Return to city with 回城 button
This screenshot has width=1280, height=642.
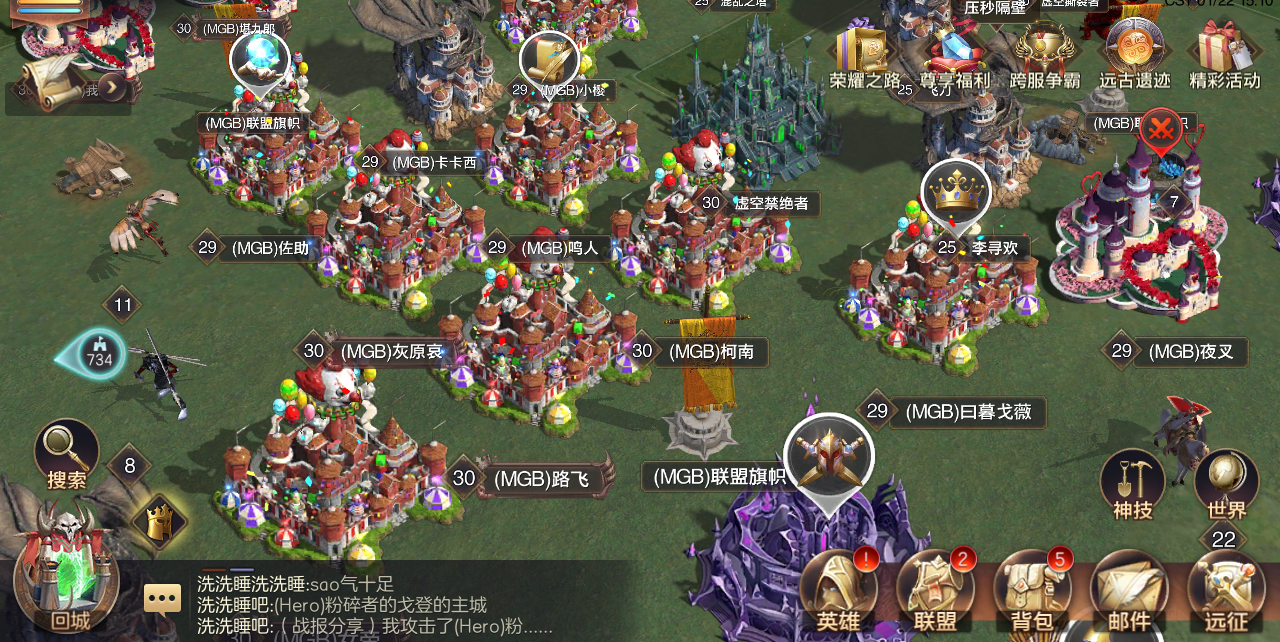pyautogui.click(x=68, y=576)
